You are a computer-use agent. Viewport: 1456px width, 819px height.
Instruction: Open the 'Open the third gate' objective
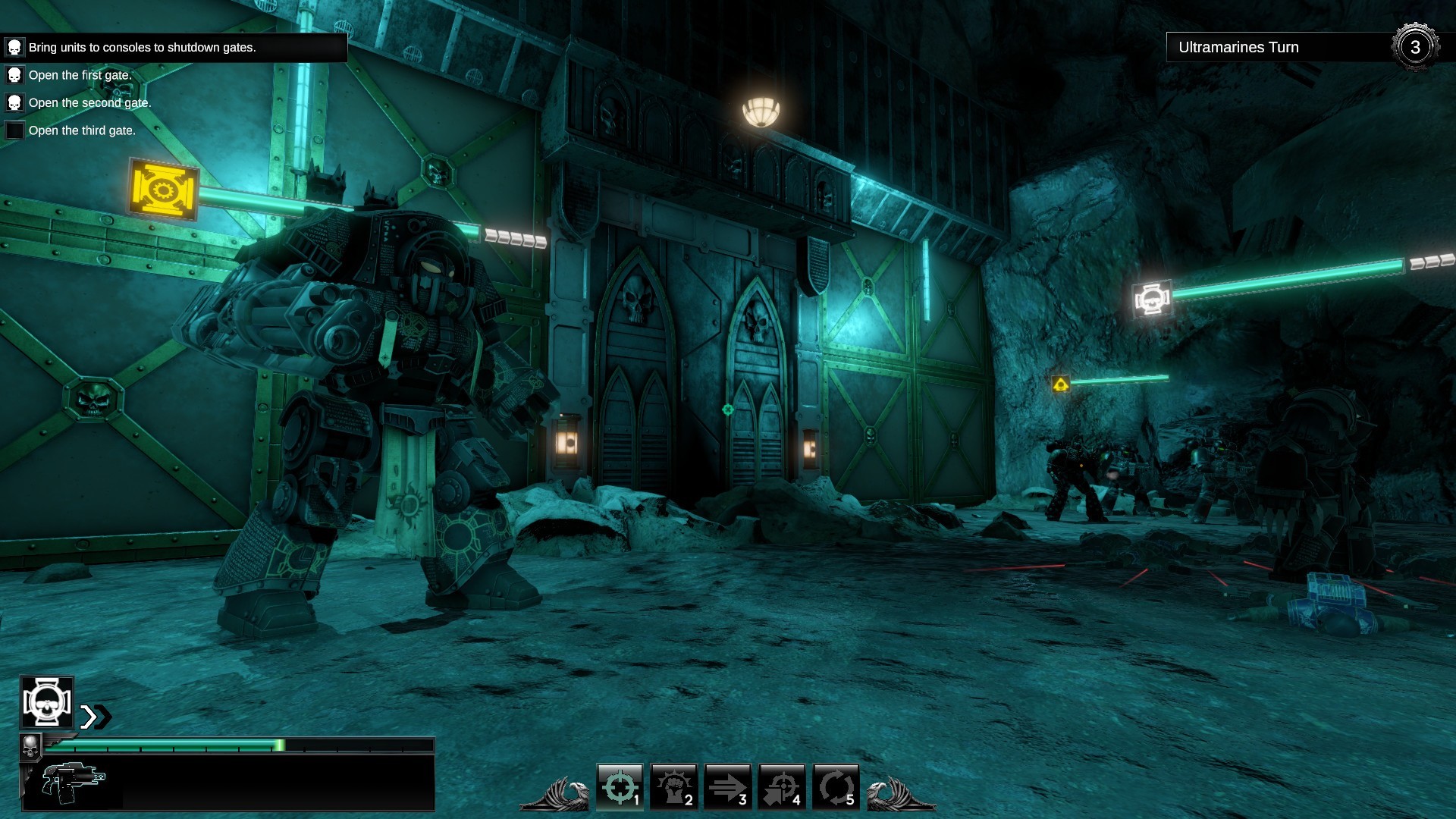[82, 130]
